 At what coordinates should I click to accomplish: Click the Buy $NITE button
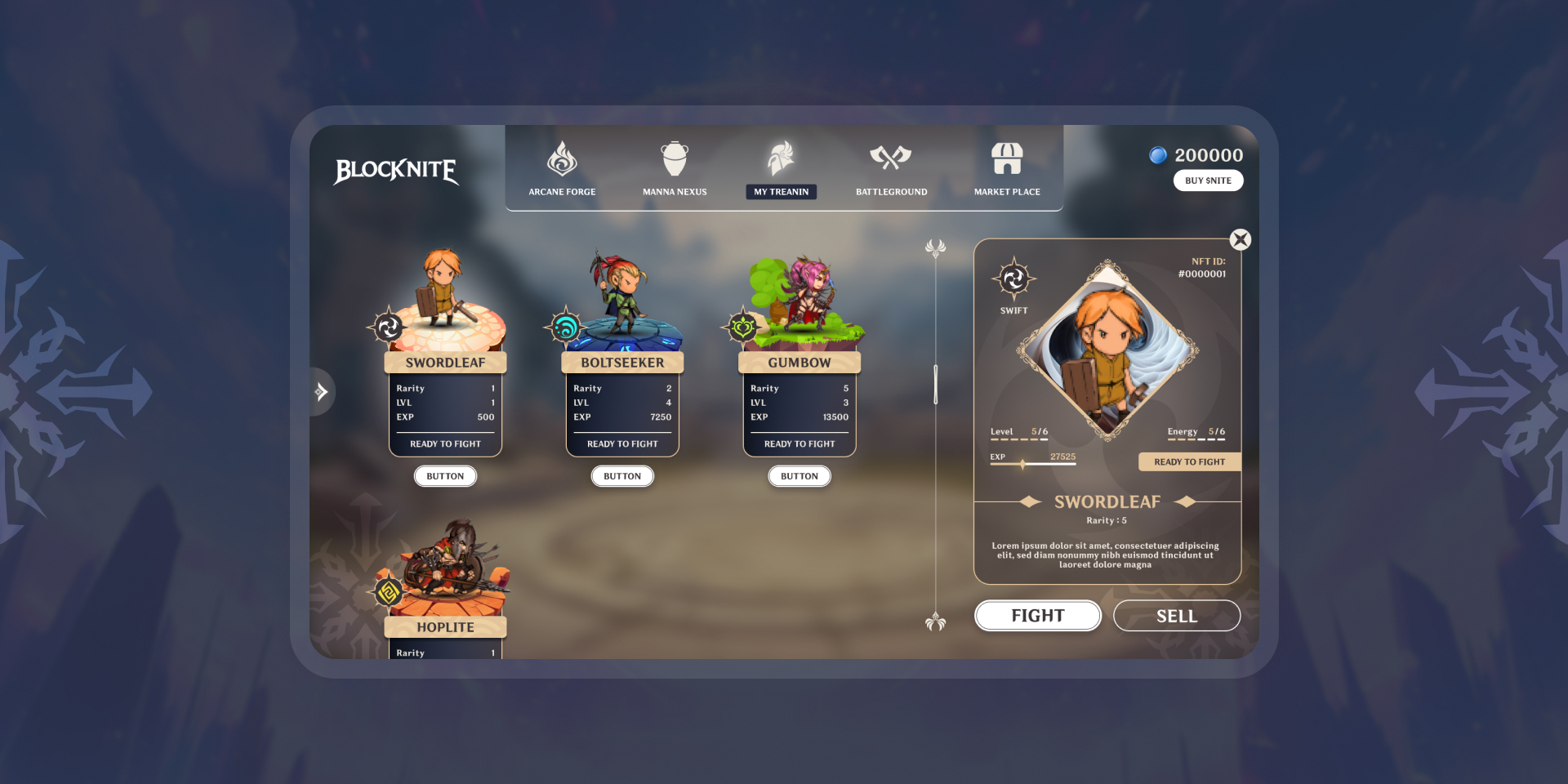click(x=1208, y=180)
